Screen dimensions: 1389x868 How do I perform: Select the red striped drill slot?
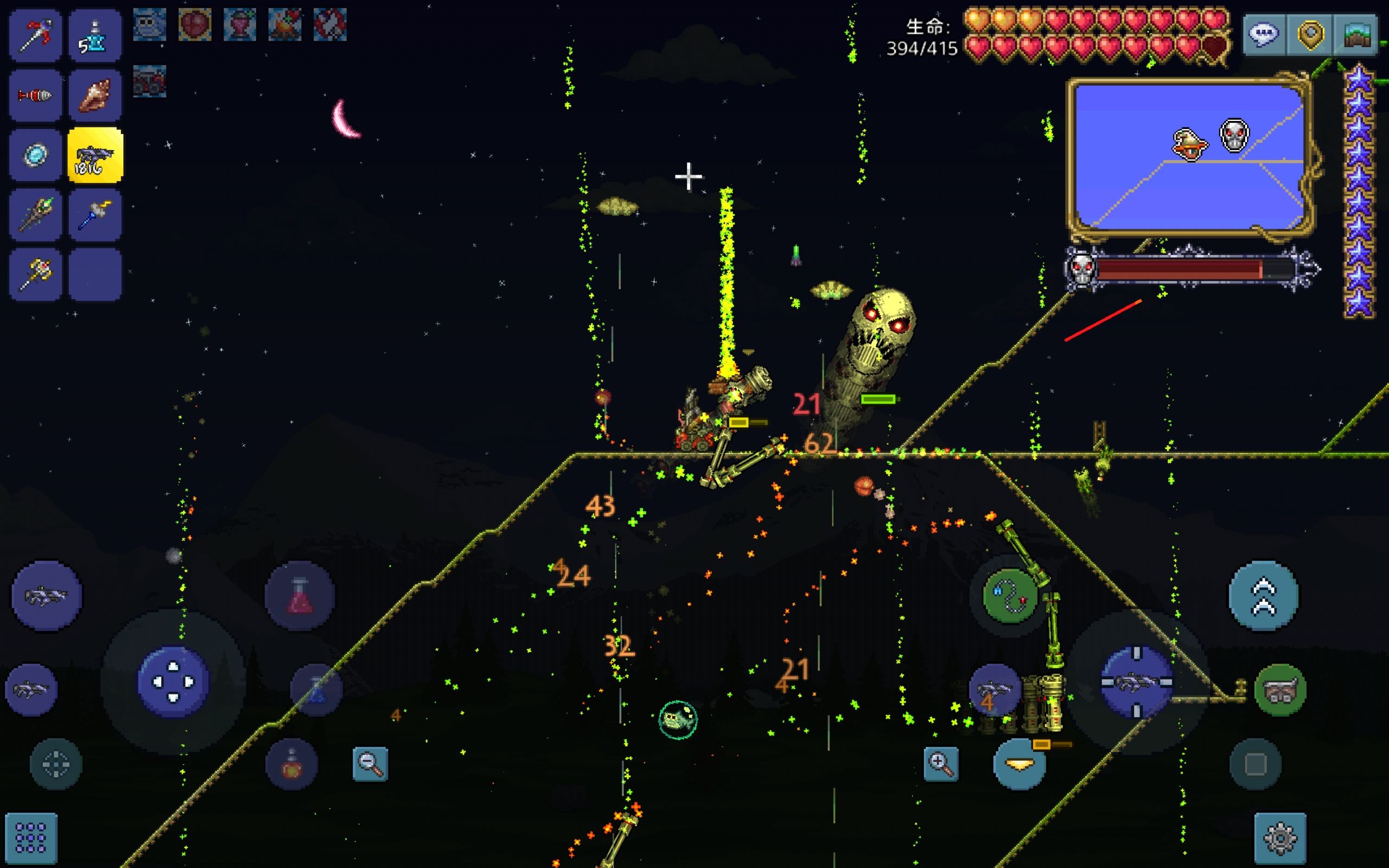click(35, 95)
